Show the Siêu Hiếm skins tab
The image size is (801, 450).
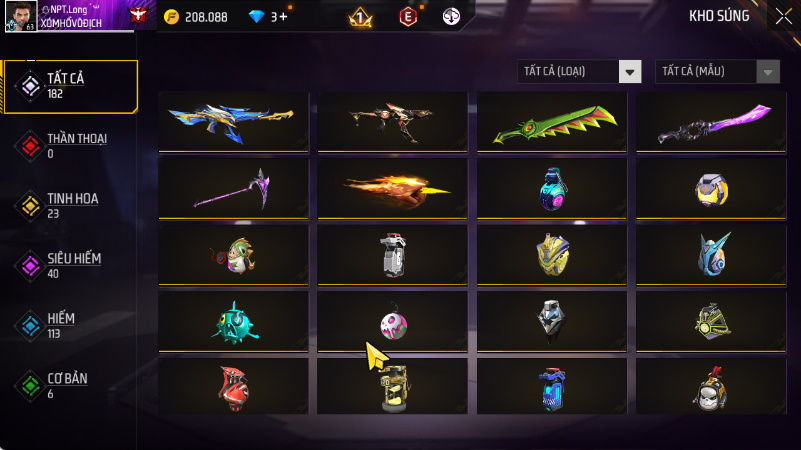[70, 265]
